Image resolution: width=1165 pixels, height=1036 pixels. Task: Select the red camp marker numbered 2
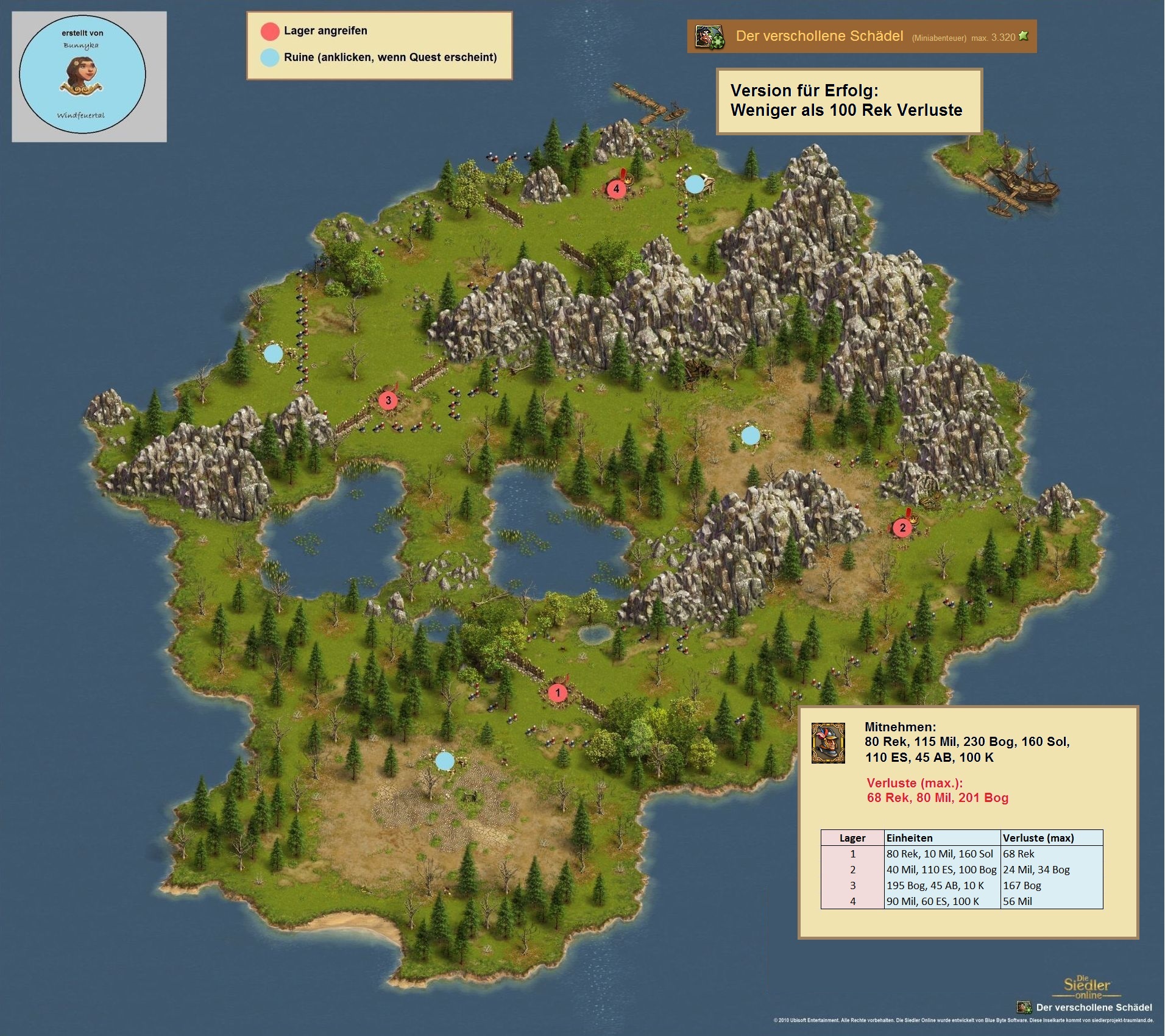coord(902,528)
